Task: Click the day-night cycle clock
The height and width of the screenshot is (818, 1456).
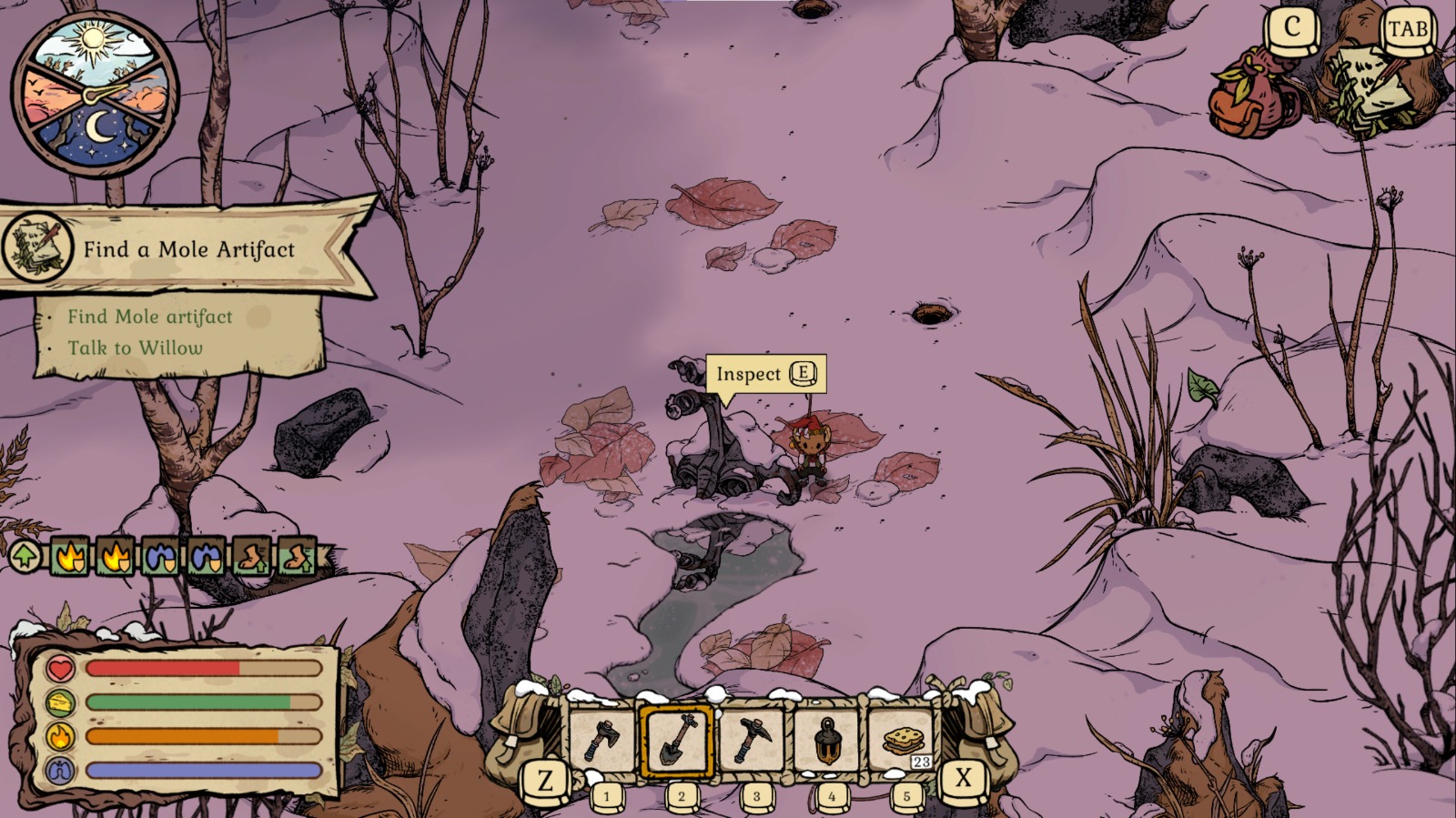Action: (x=95, y=94)
